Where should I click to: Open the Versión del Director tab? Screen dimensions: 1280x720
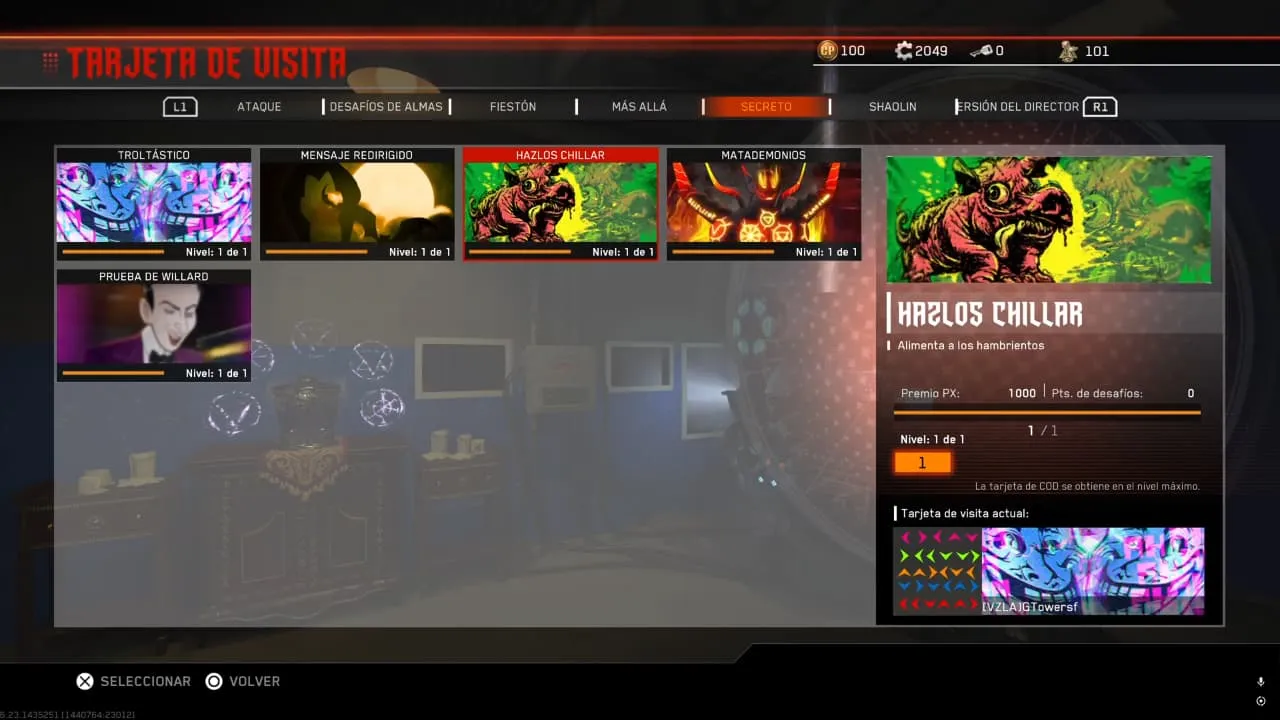pyautogui.click(x=1018, y=107)
